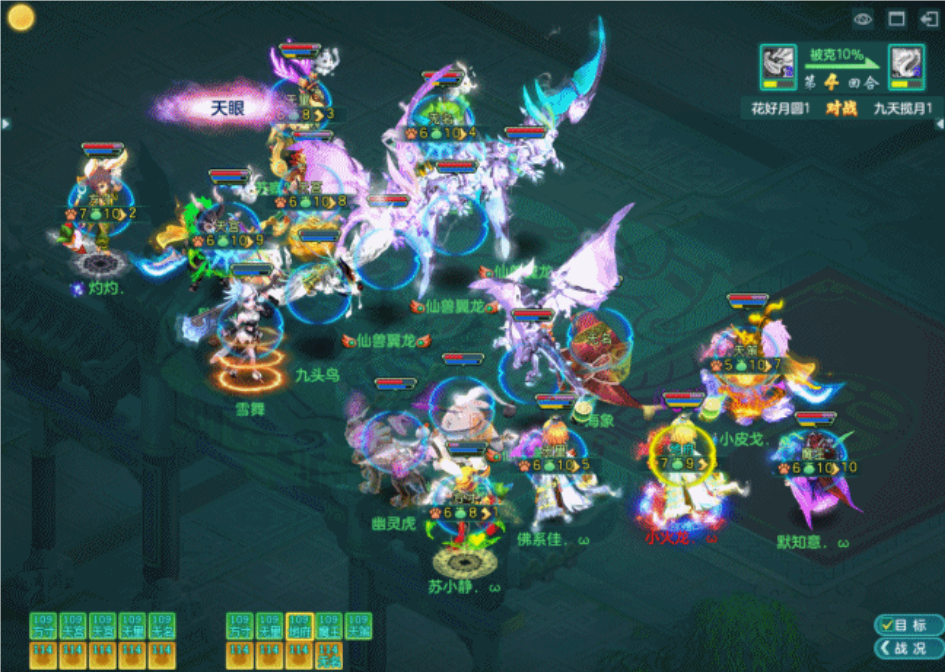This screenshot has width=945, height=672.
Task: Choose the 魔王 level 109 slot
Action: point(329,626)
